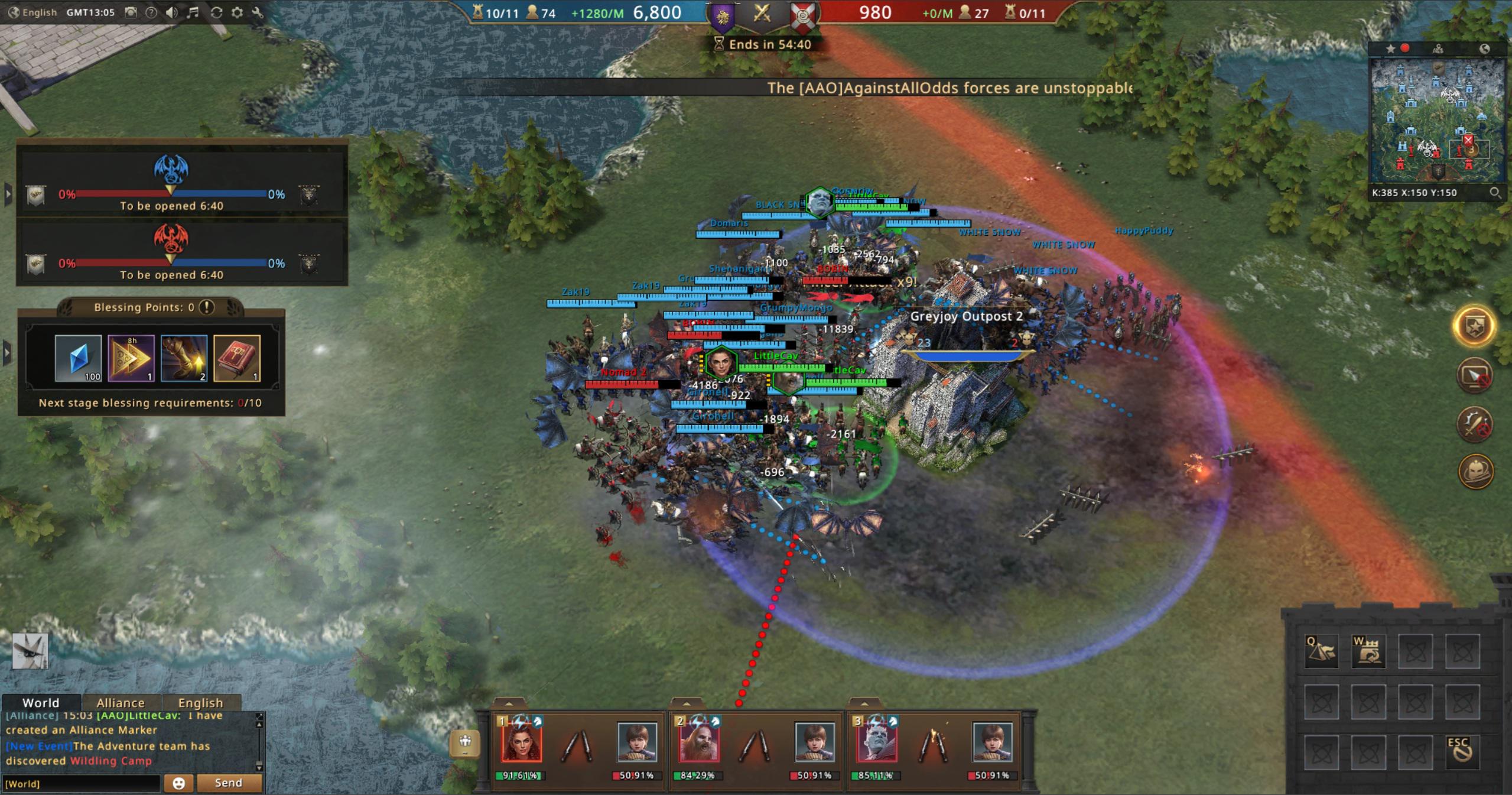This screenshot has height=795, width=1512.
Task: Toggle music with the note icon
Action: point(193,12)
